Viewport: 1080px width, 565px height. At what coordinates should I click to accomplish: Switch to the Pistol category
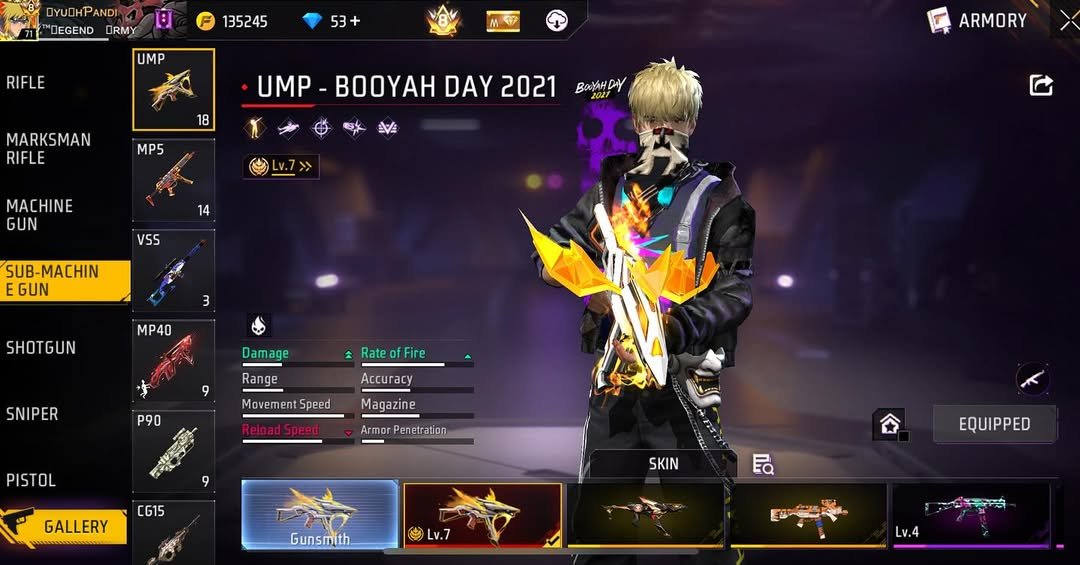pos(31,480)
